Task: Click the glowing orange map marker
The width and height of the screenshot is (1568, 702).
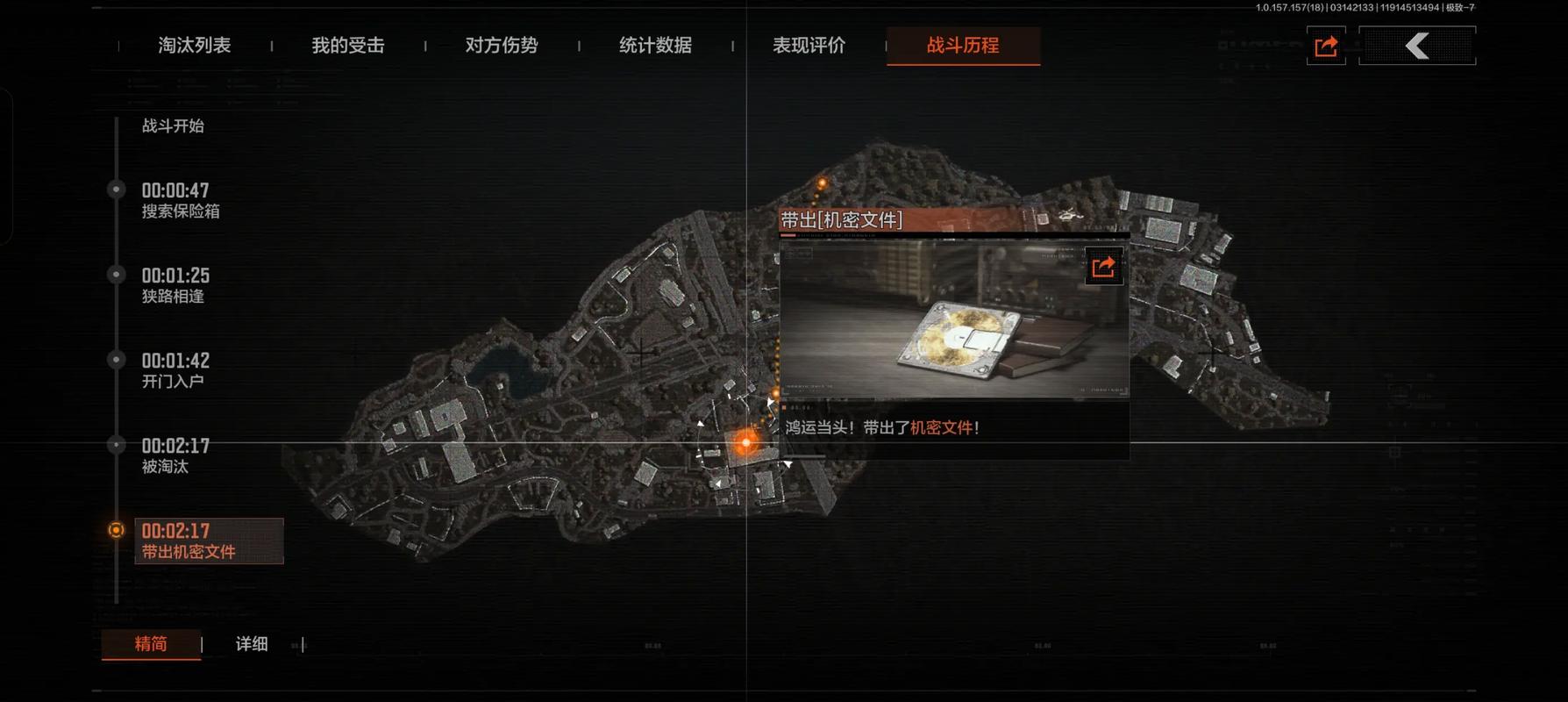Action: pos(745,443)
